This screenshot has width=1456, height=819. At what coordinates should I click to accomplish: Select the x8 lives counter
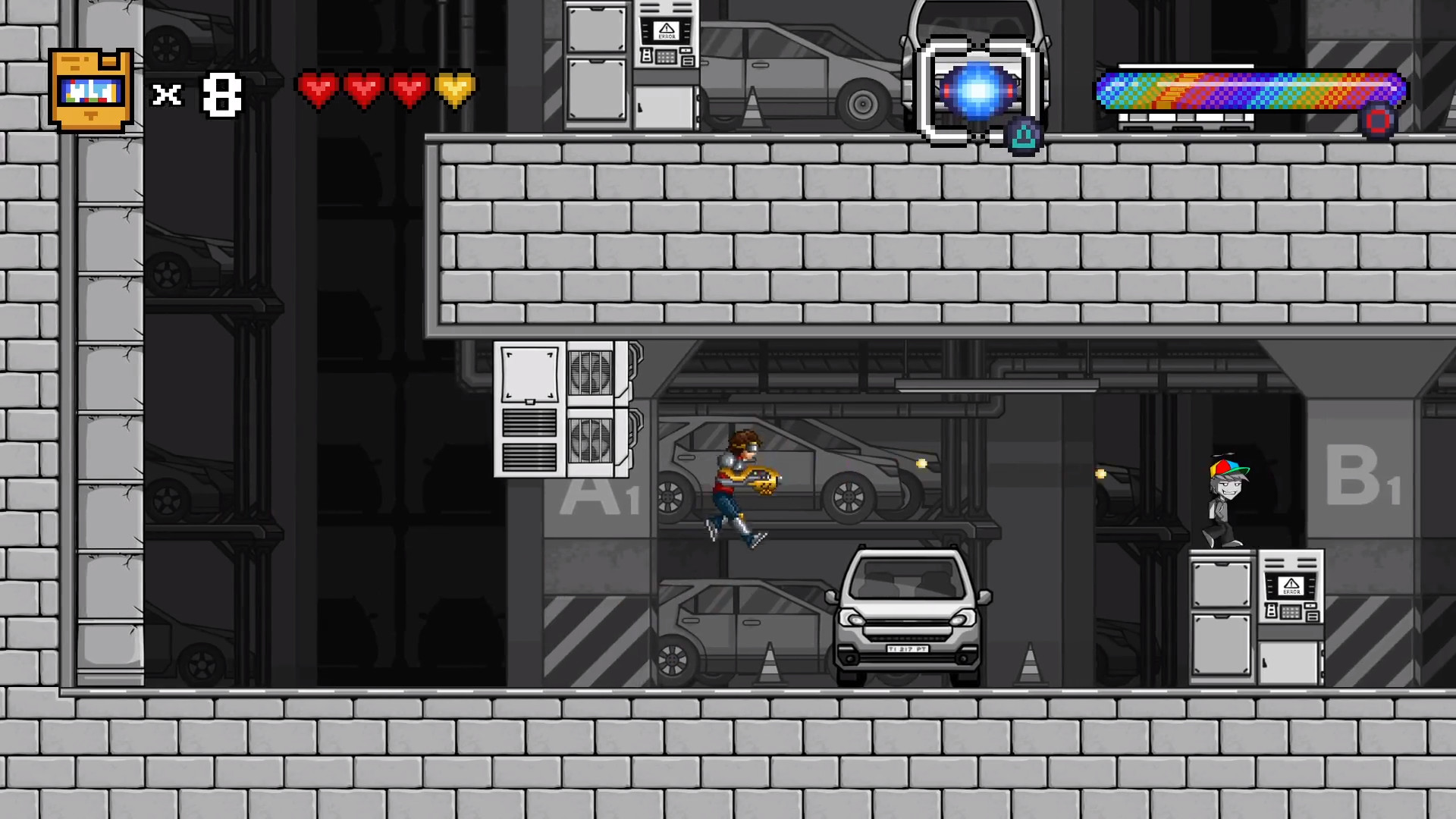197,93
